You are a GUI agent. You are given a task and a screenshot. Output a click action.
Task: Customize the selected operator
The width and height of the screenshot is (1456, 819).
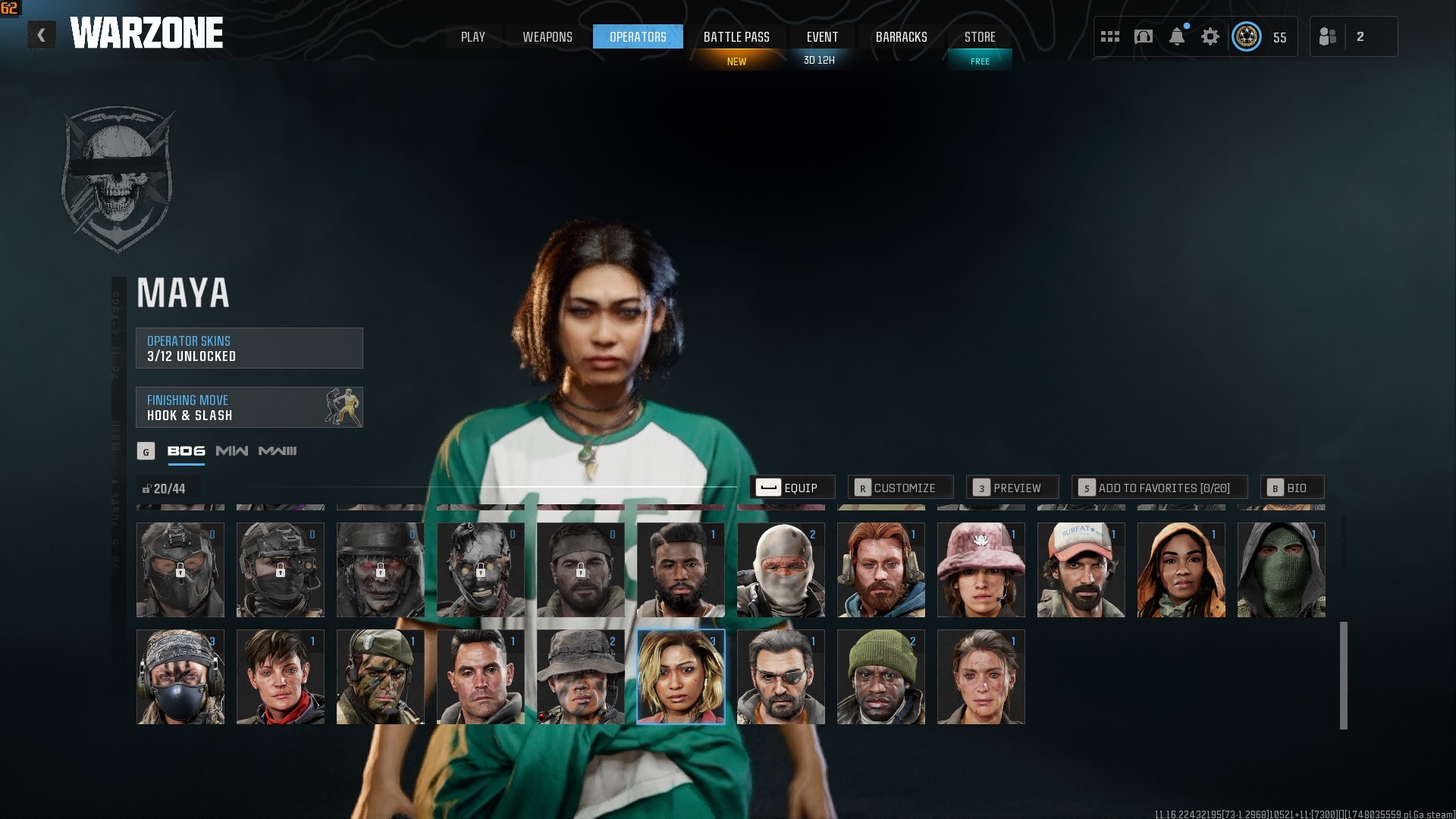pyautogui.click(x=899, y=488)
